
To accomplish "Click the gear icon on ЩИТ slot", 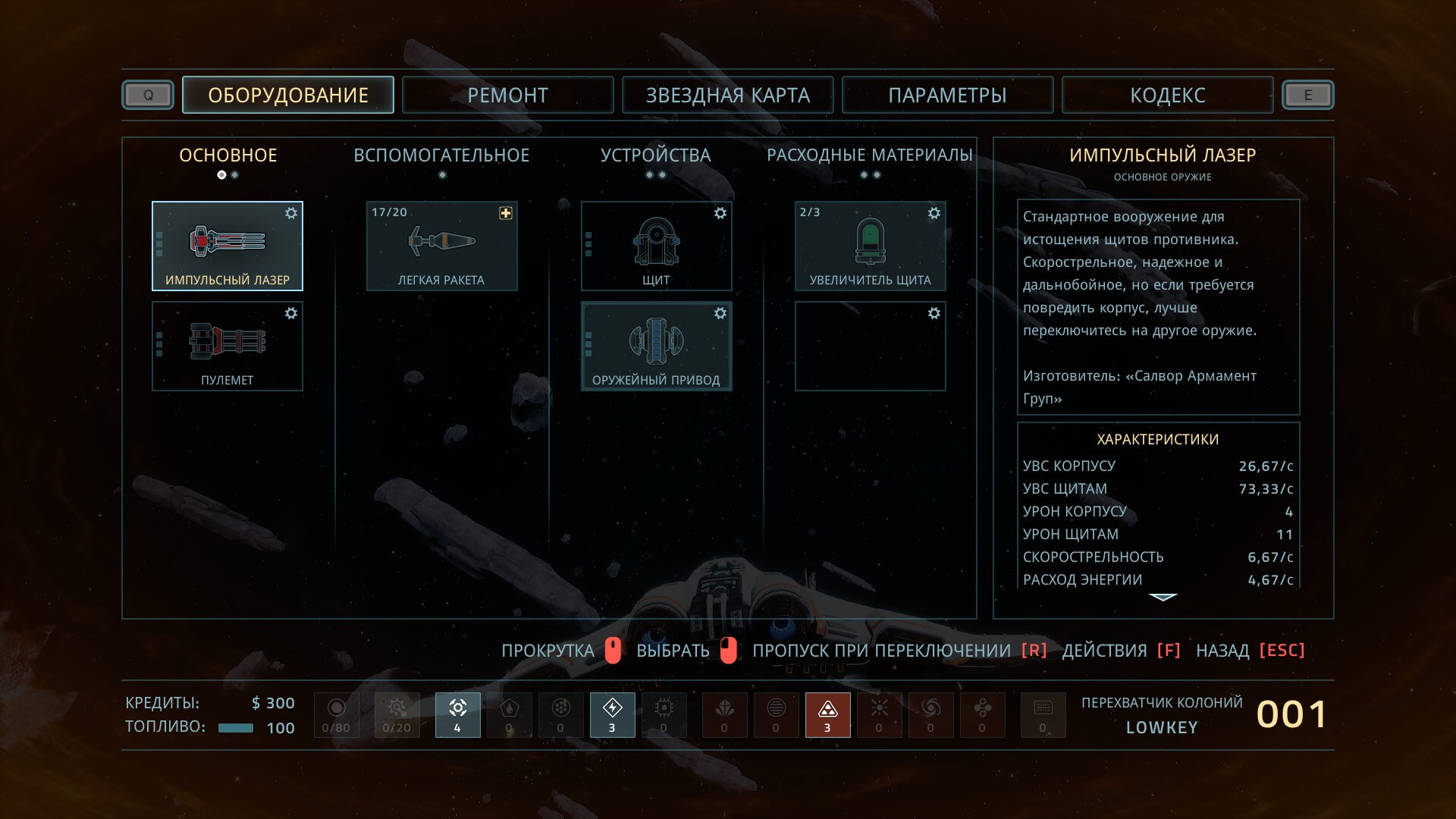I will (x=720, y=213).
